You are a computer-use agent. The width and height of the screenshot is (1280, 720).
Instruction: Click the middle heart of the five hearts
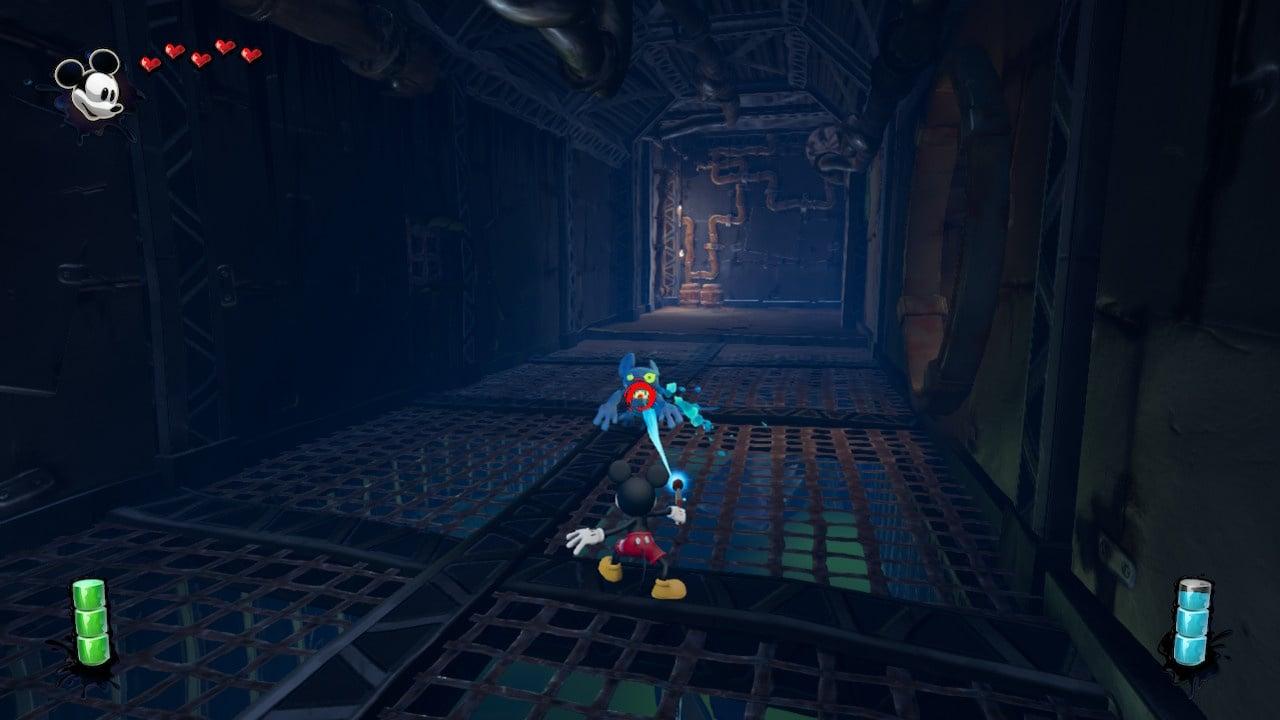[x=201, y=60]
